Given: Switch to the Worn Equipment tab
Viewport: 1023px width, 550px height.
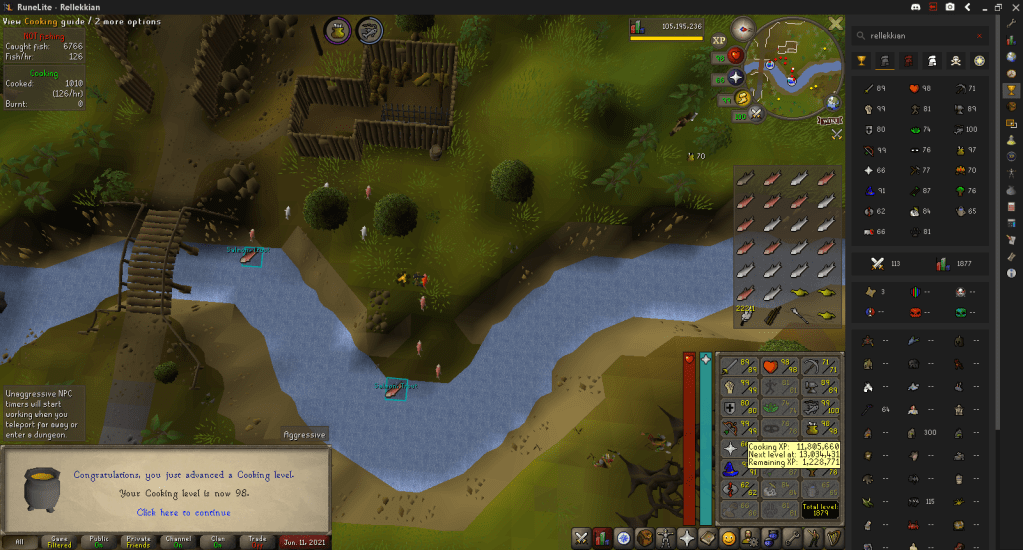Looking at the screenshot, I should (666, 538).
